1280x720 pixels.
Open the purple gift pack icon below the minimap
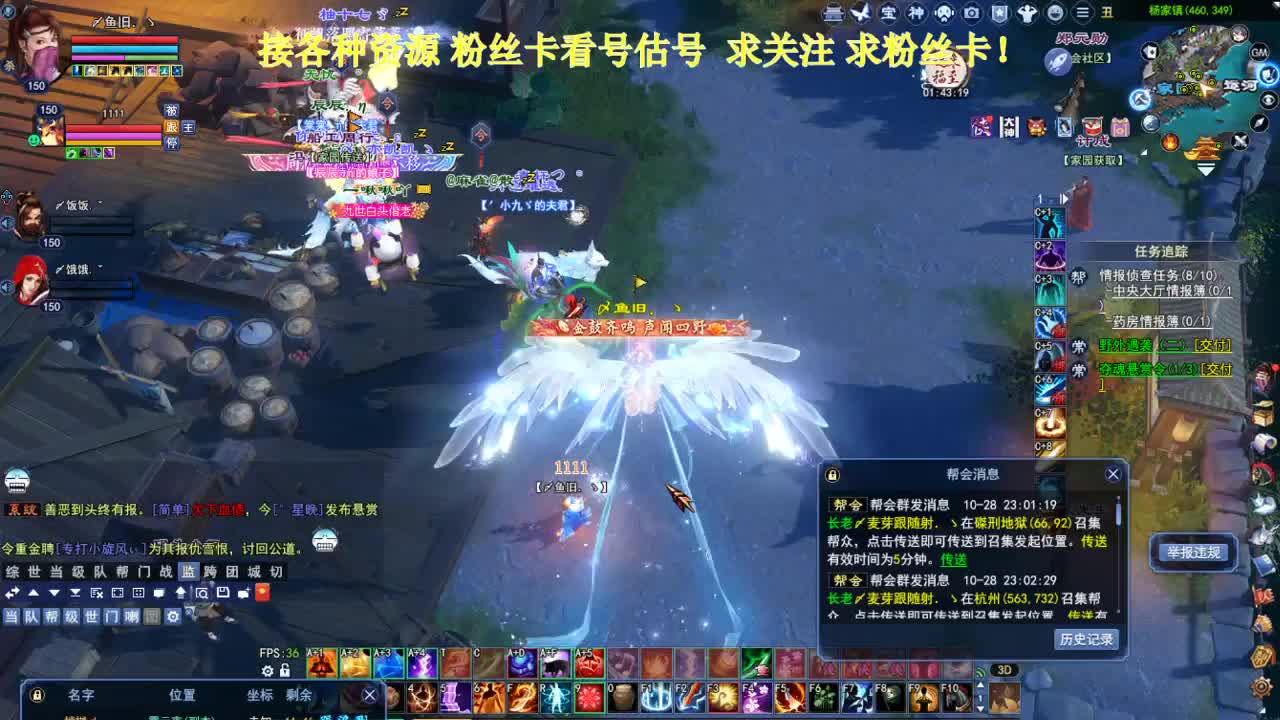pos(1120,126)
